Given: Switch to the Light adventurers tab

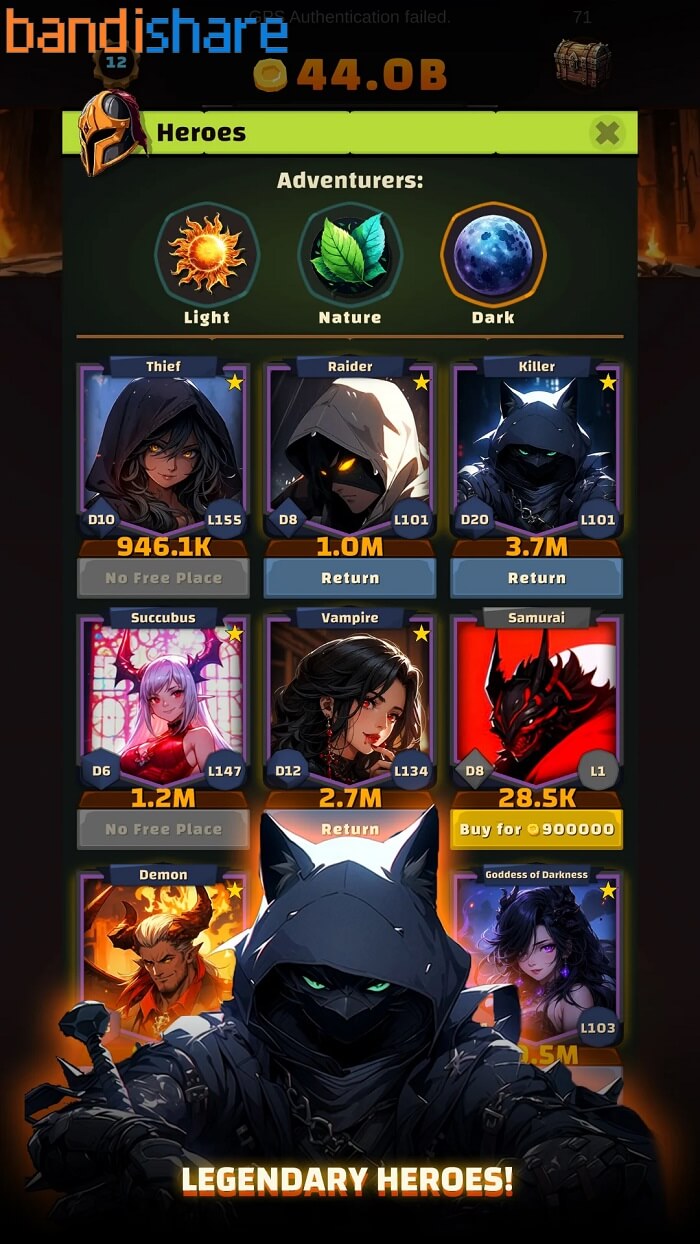Looking at the screenshot, I should pyautogui.click(x=207, y=255).
